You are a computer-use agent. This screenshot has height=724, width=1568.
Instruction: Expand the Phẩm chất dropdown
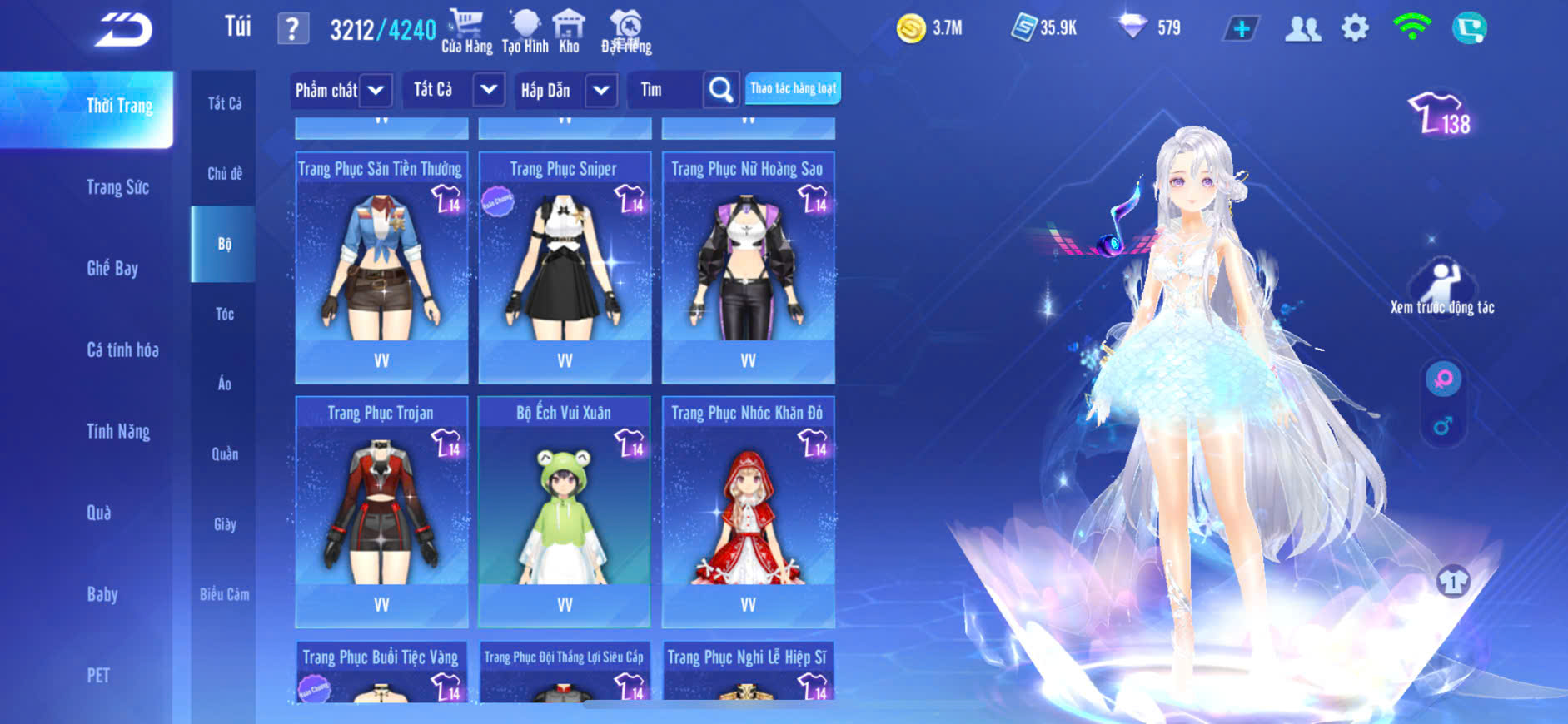pyautogui.click(x=341, y=90)
